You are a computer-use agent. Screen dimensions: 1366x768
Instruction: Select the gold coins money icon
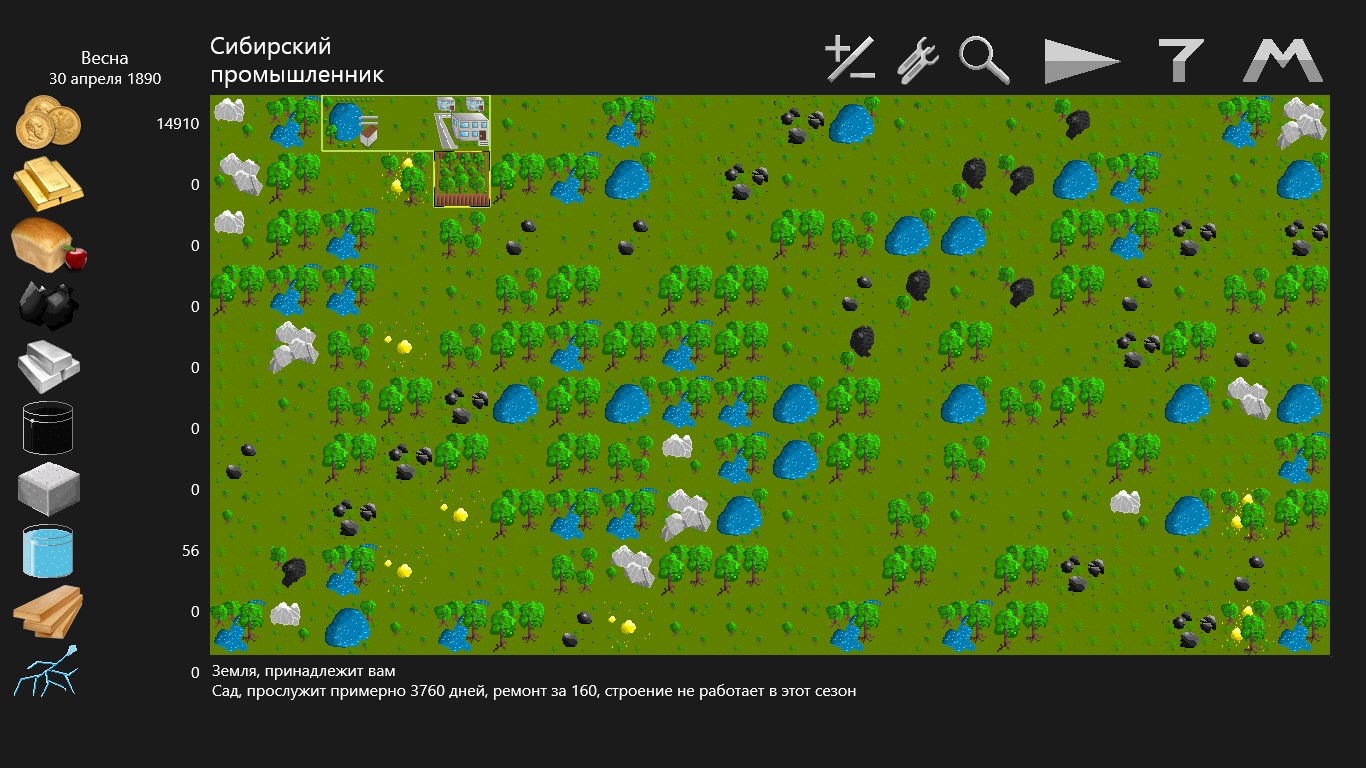coord(48,122)
